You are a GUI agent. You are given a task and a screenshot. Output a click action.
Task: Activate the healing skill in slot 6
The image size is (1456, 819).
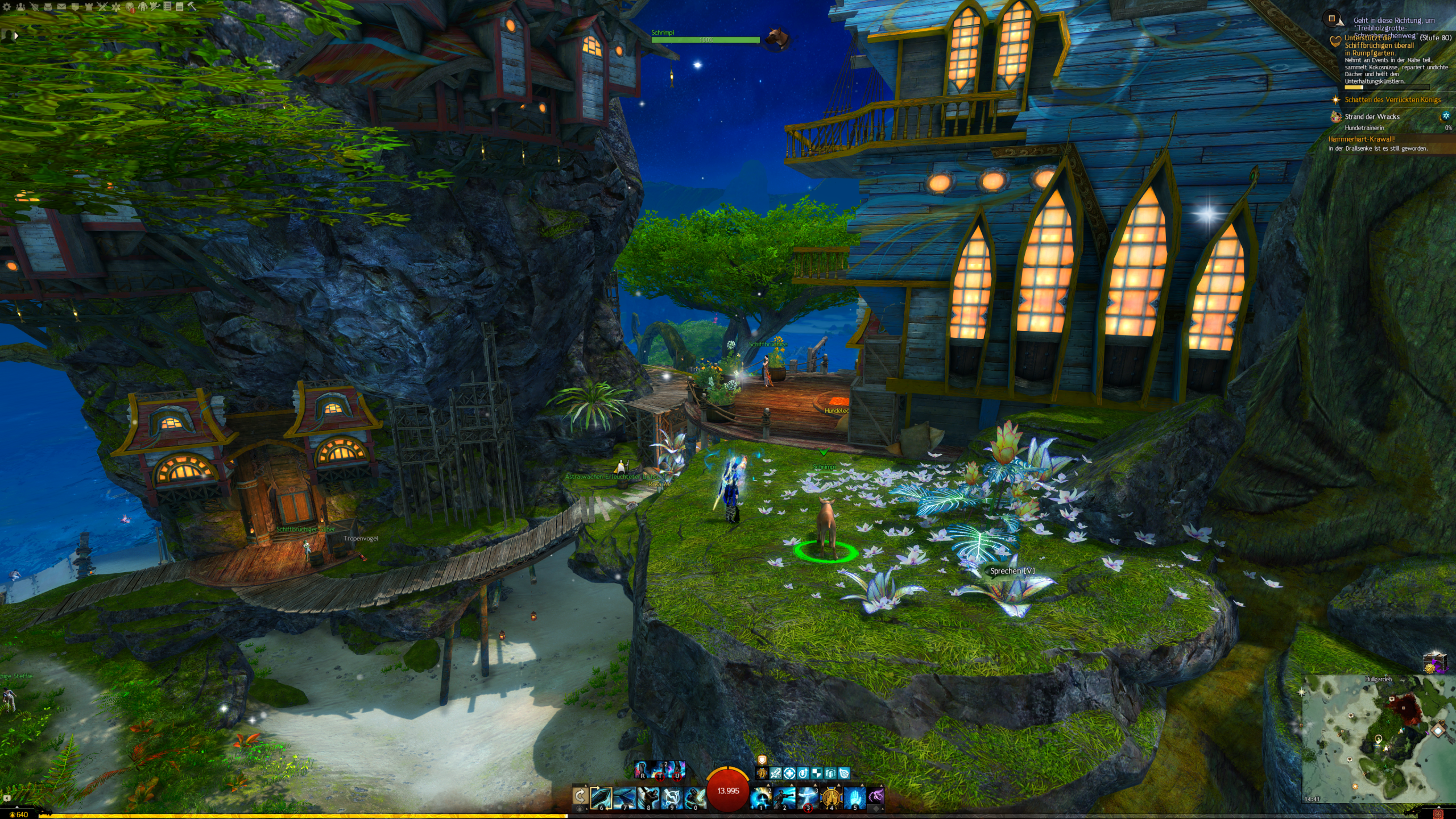coord(601,798)
